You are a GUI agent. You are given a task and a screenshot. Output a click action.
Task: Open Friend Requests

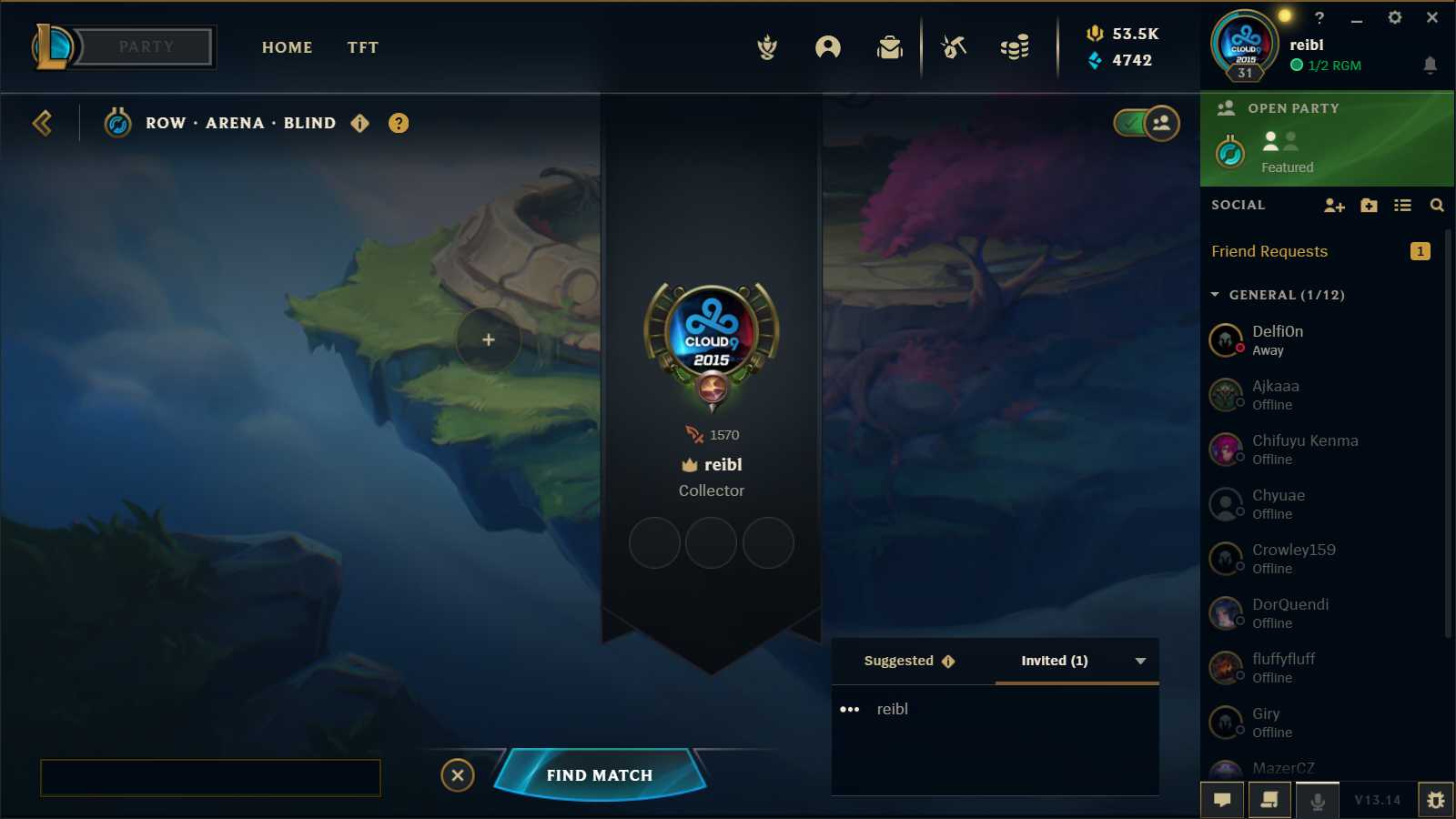pos(1269,251)
